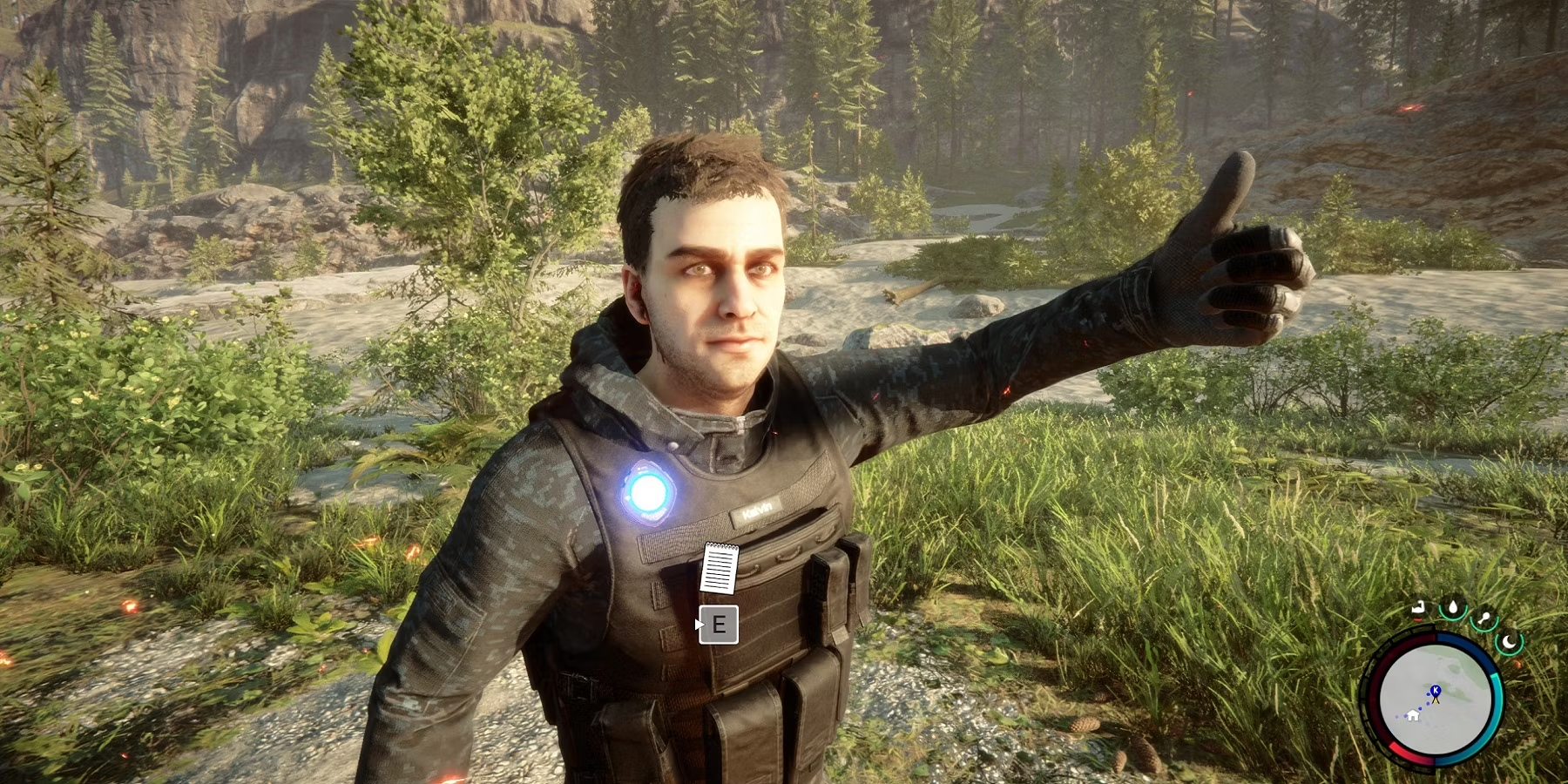Select the house marker on the minimap
1568x784 pixels.
point(1412,714)
